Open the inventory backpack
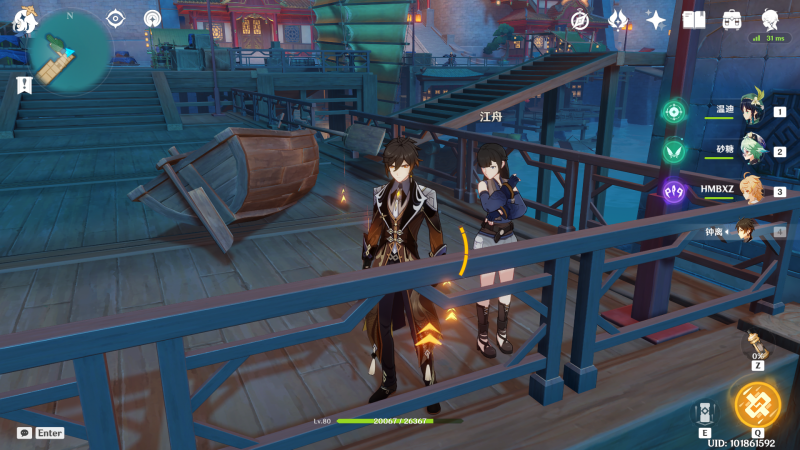The height and width of the screenshot is (450, 800). coord(731,19)
